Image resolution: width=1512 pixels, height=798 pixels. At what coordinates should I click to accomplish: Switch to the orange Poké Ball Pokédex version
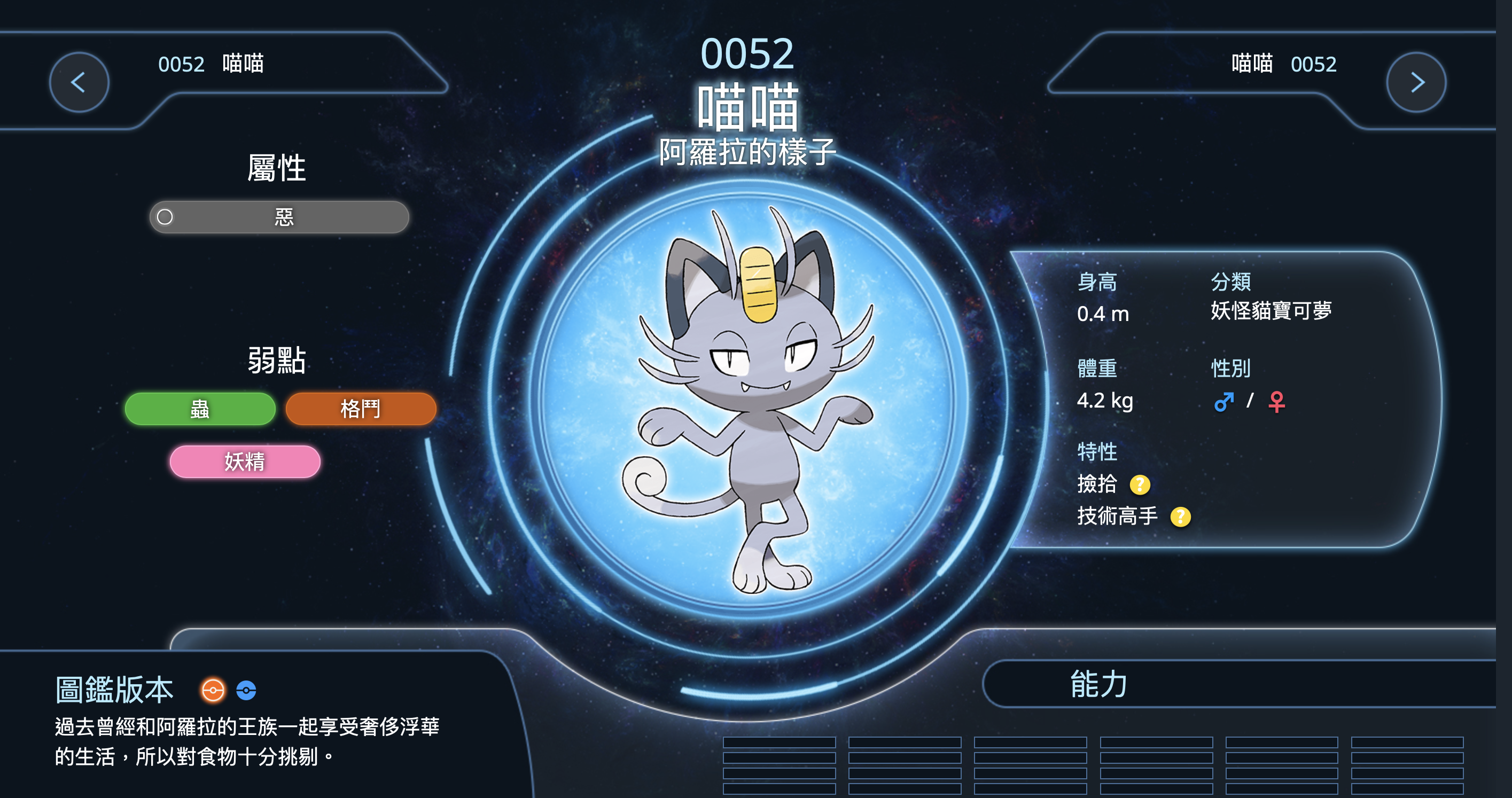pos(213,690)
